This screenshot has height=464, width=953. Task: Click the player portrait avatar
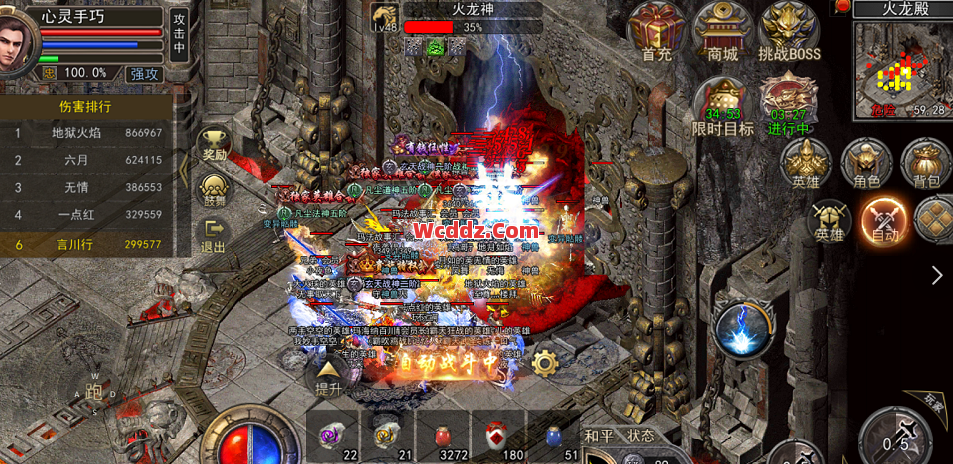18,40
